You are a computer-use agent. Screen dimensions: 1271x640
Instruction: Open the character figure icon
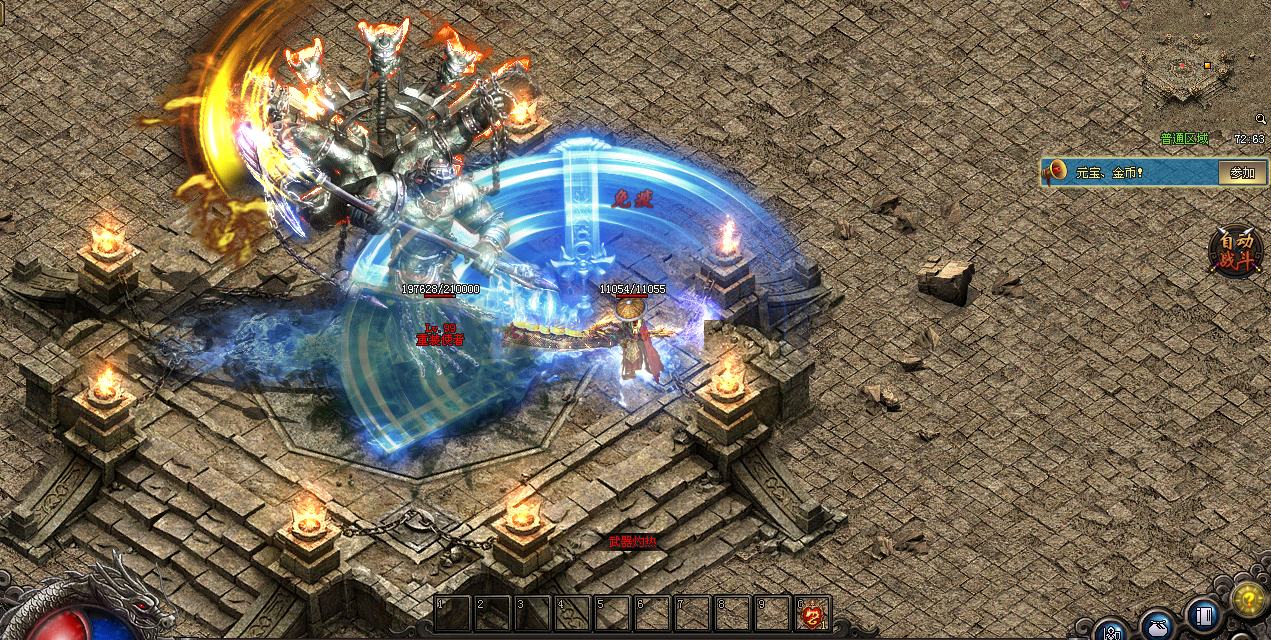[1111, 632]
